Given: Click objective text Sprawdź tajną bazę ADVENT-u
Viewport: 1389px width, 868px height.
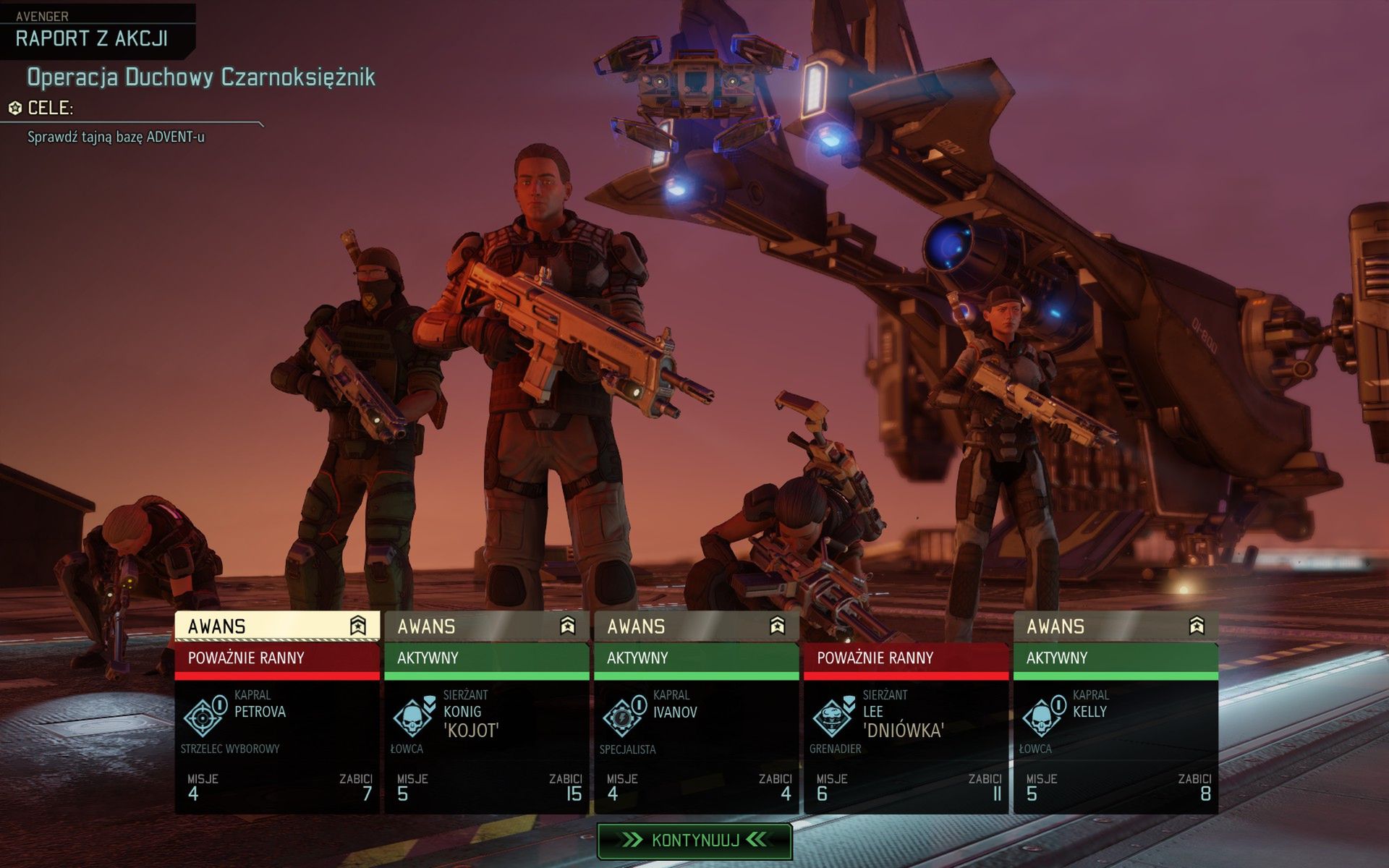Looking at the screenshot, I should pos(116,136).
